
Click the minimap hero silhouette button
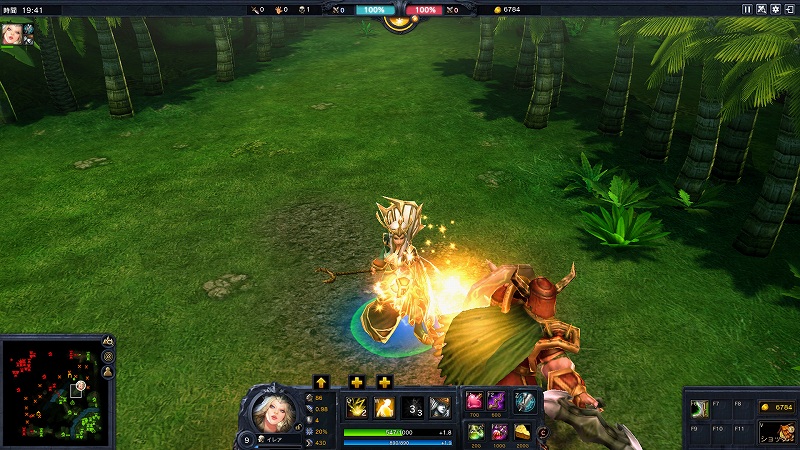tap(107, 371)
